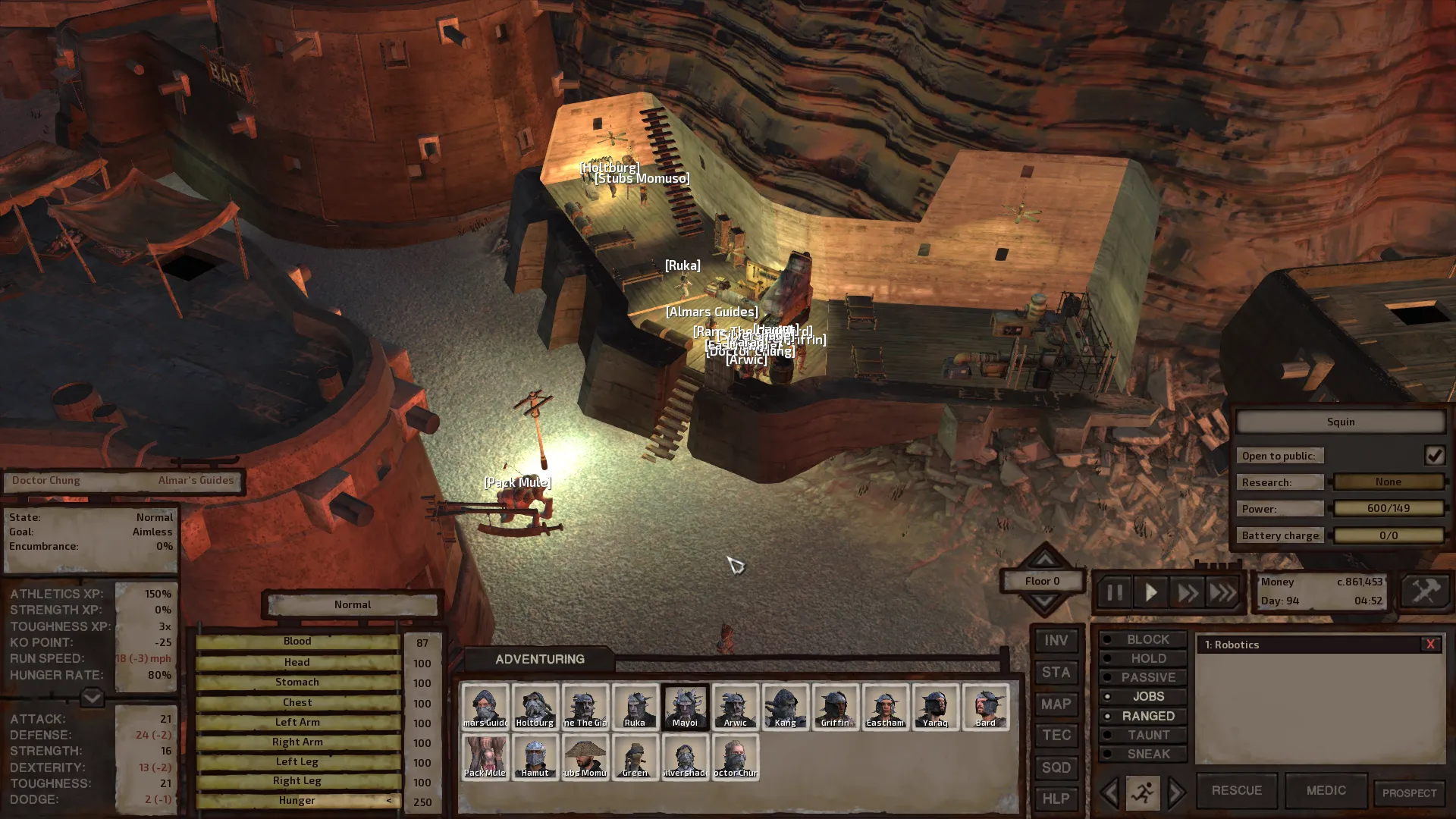Expand the character stats arrow
The height and width of the screenshot is (819, 1456).
tap(92, 697)
